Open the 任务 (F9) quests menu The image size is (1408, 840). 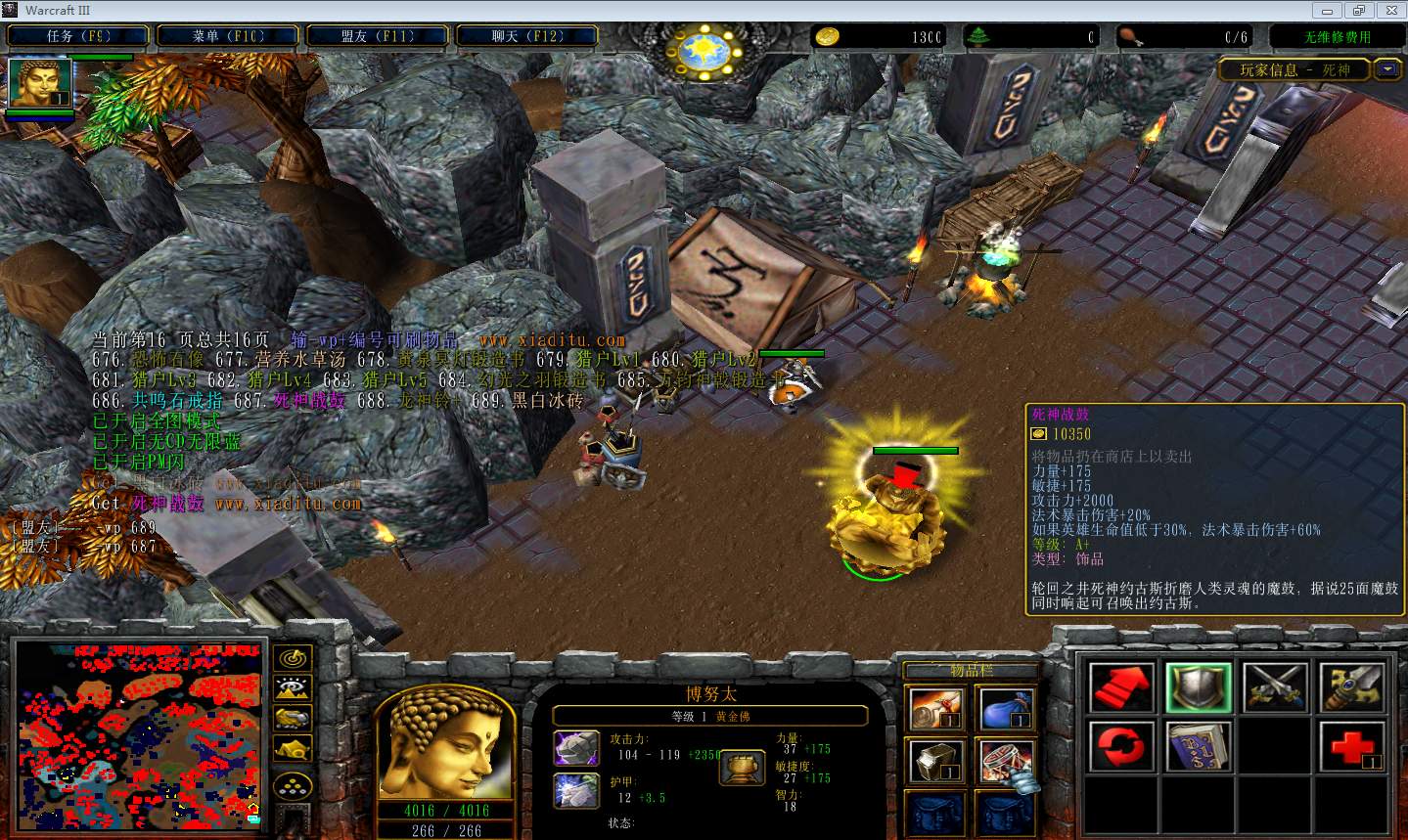click(x=78, y=36)
